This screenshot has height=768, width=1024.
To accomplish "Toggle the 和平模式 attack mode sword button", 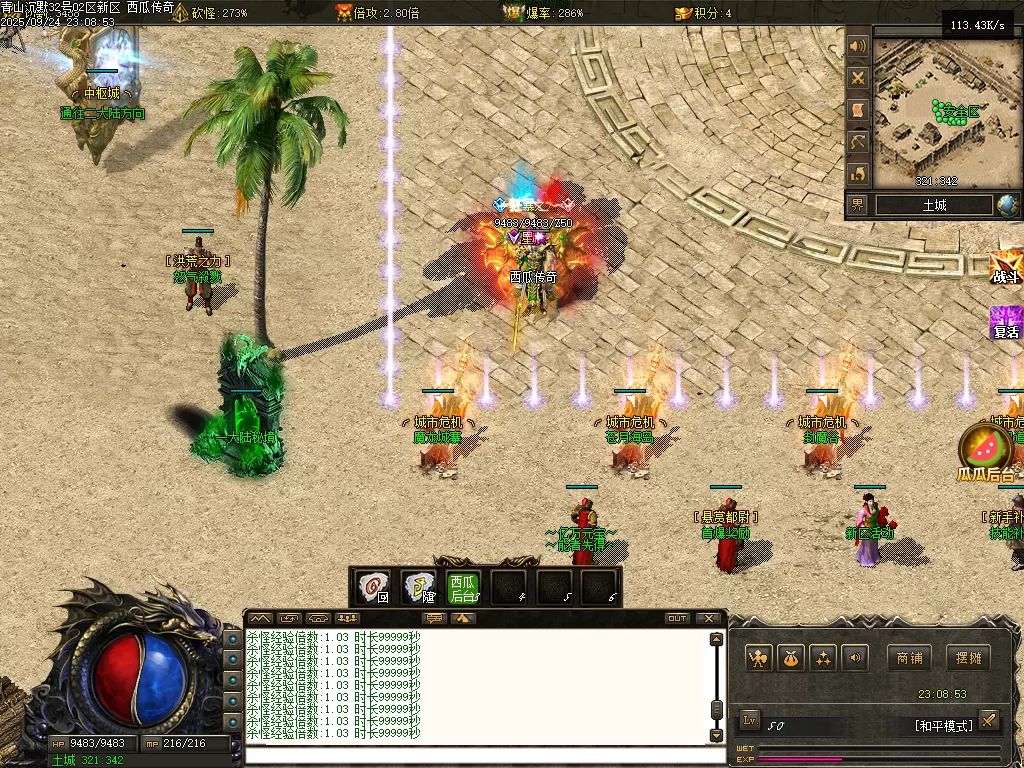I will [988, 720].
